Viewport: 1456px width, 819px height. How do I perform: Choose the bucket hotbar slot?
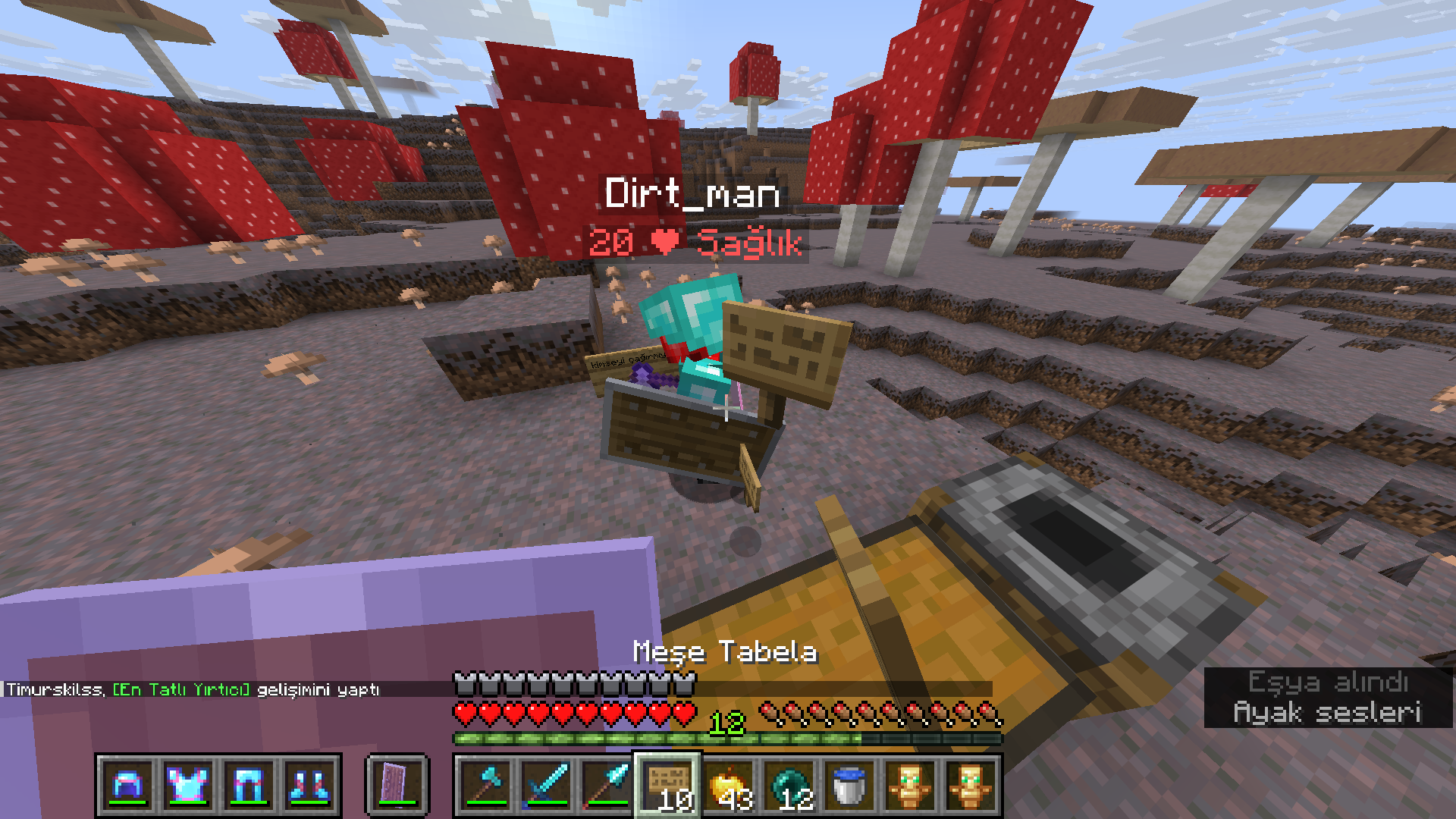(849, 785)
